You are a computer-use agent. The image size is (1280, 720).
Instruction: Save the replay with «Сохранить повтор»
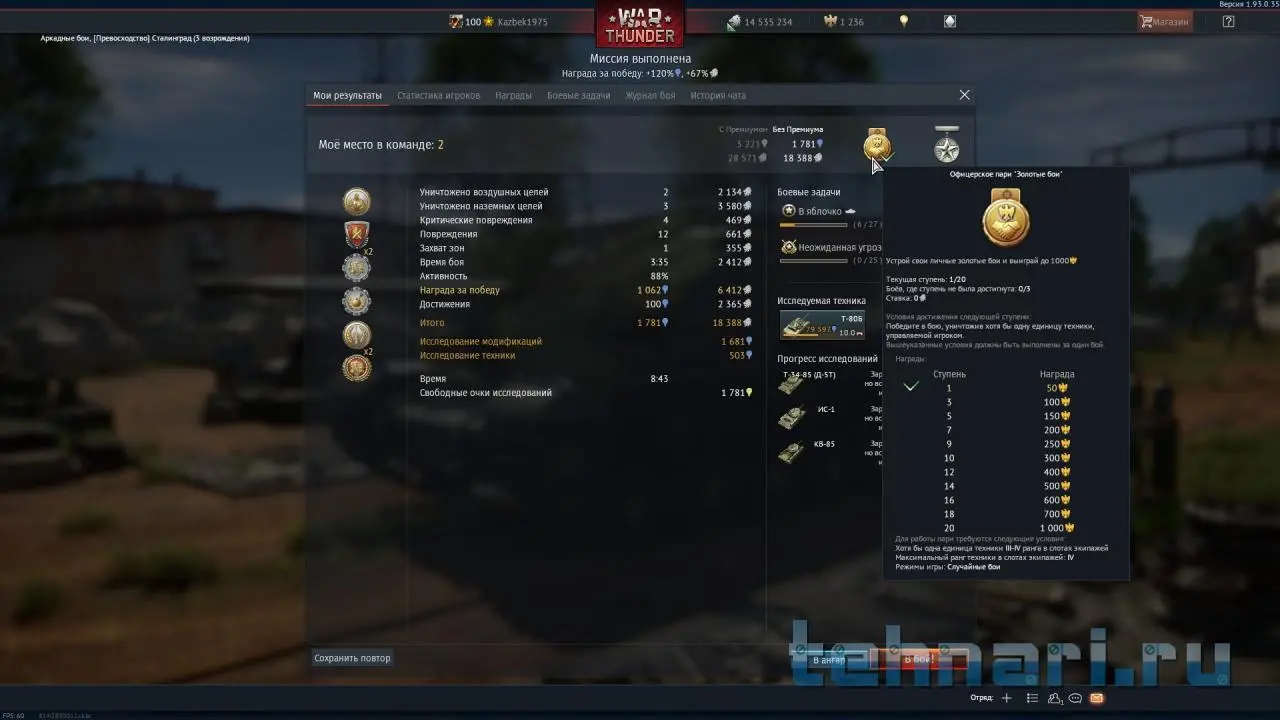[352, 658]
